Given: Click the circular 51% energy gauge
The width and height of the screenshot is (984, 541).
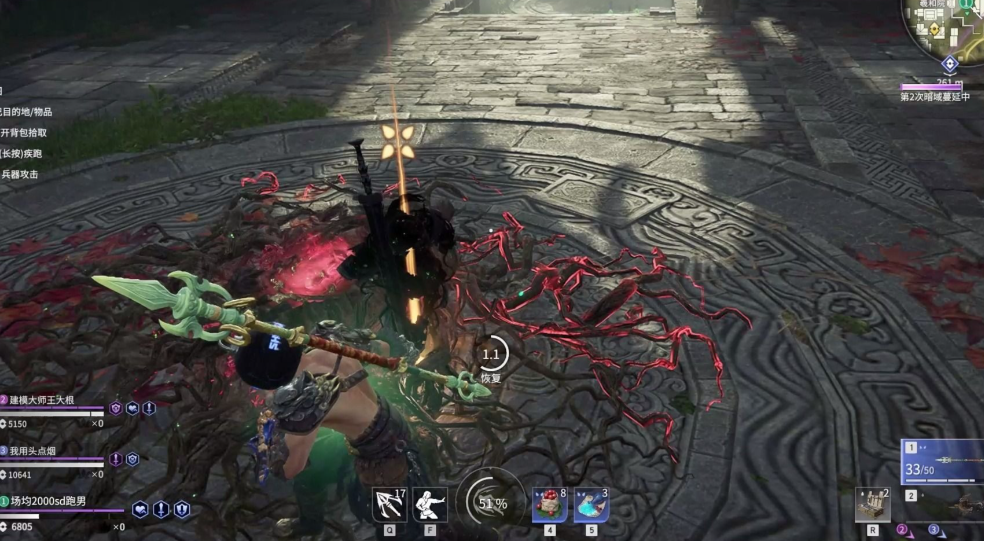Looking at the screenshot, I should pos(490,503).
